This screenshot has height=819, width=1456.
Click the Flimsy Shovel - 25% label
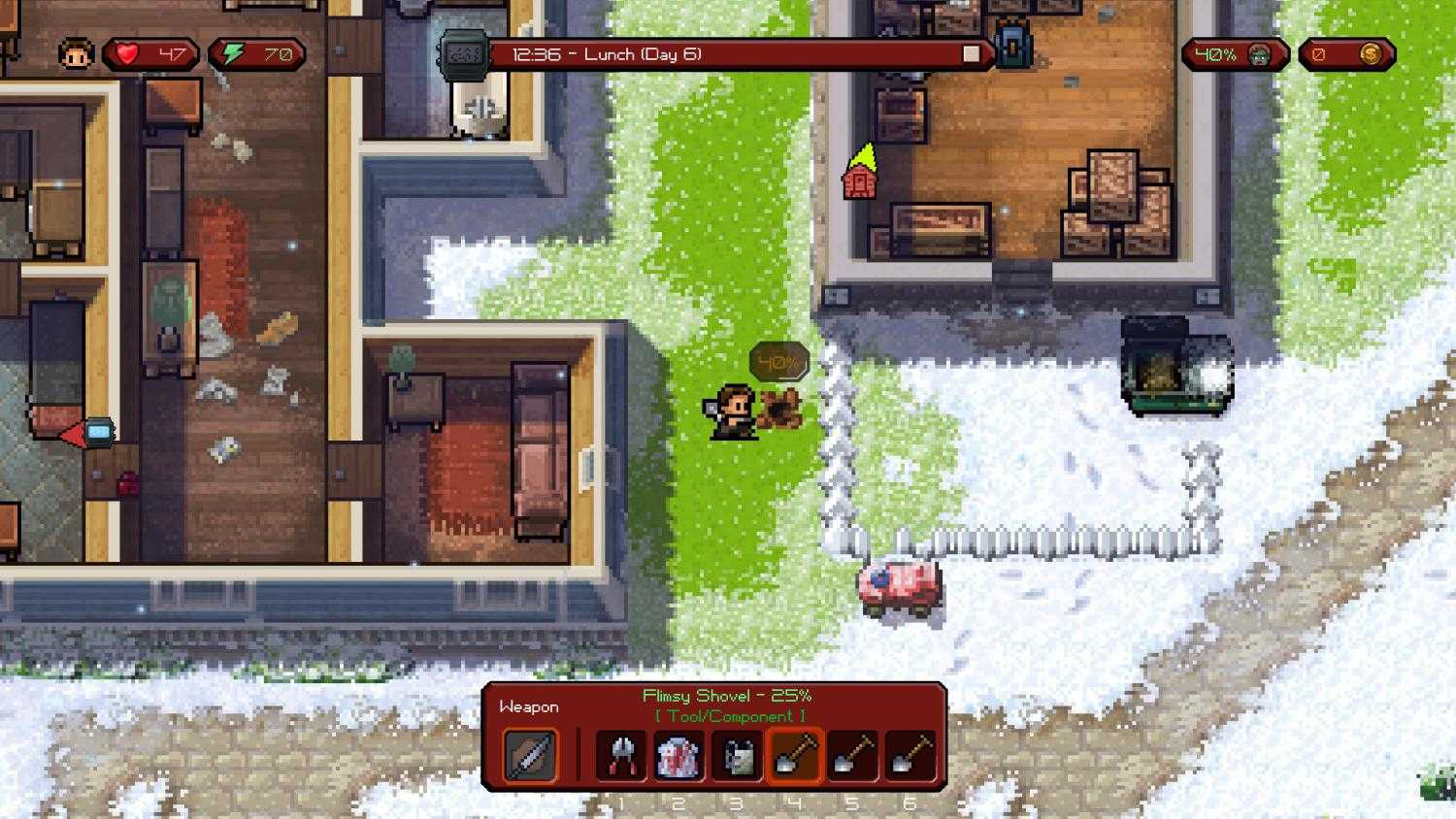coord(724,695)
